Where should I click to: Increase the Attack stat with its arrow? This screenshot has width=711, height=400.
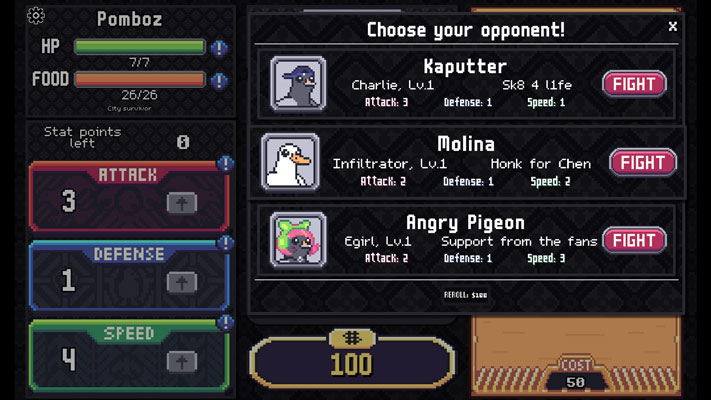(x=181, y=202)
